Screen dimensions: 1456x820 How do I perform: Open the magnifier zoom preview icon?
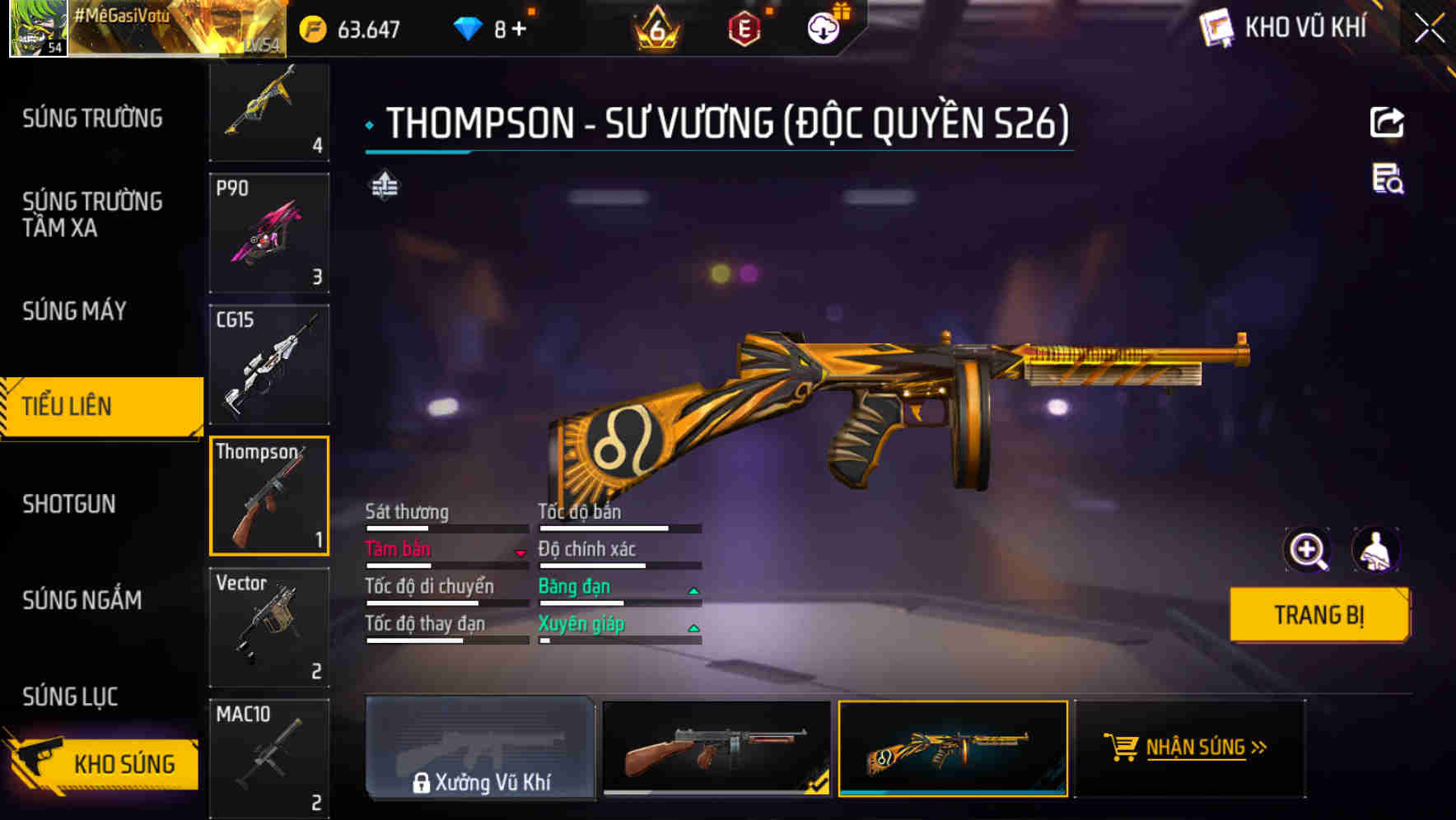(1309, 549)
